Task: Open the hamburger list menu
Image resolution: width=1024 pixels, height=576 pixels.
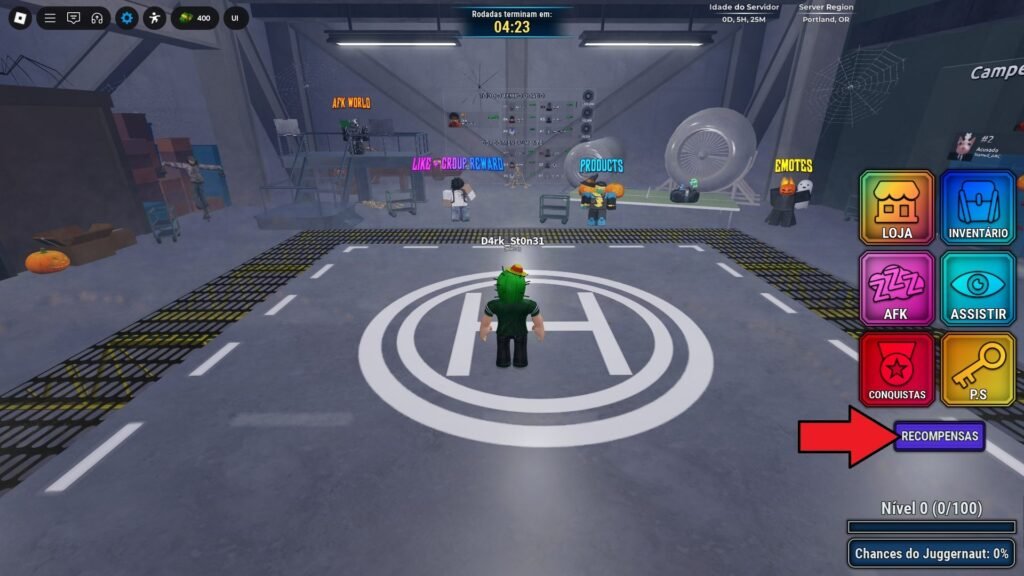Action: [50, 18]
